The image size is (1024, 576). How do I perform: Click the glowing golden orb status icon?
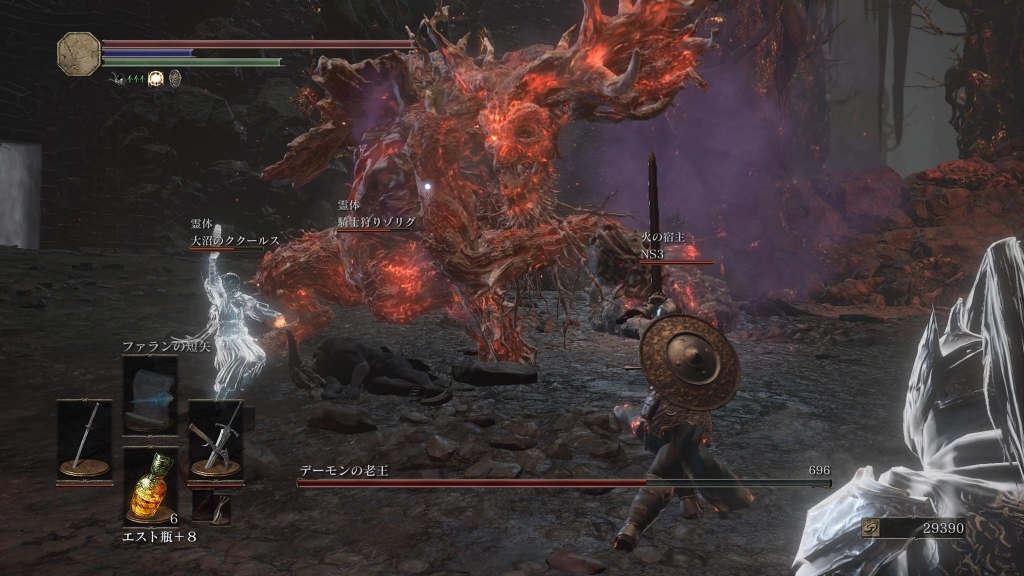(156, 78)
